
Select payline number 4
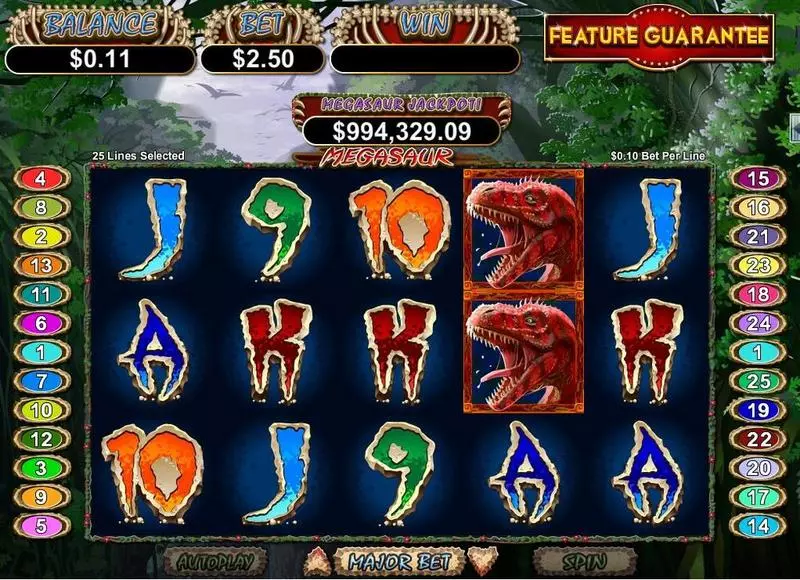(40, 179)
